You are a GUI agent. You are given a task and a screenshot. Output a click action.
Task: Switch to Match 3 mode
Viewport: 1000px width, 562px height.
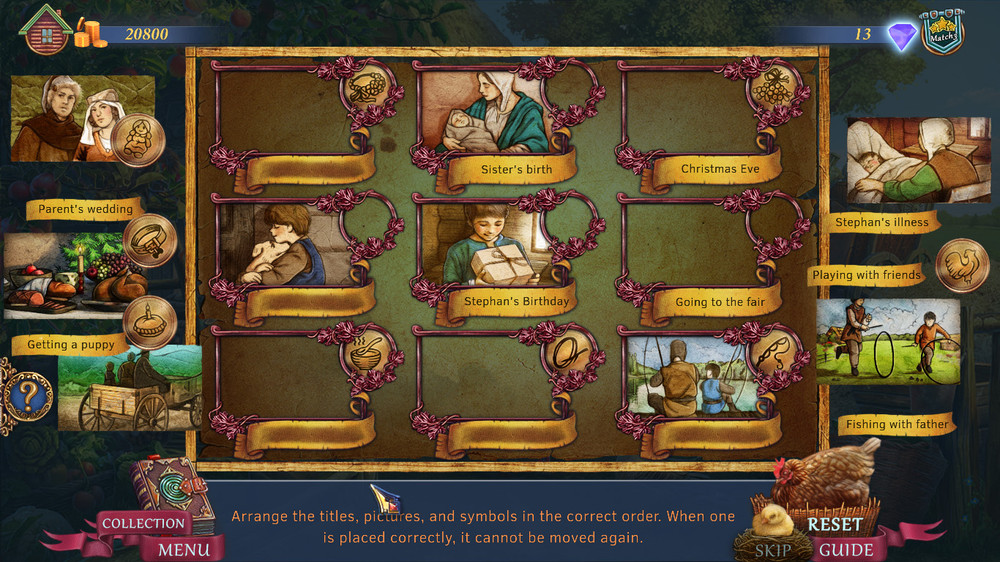pyautogui.click(x=941, y=34)
